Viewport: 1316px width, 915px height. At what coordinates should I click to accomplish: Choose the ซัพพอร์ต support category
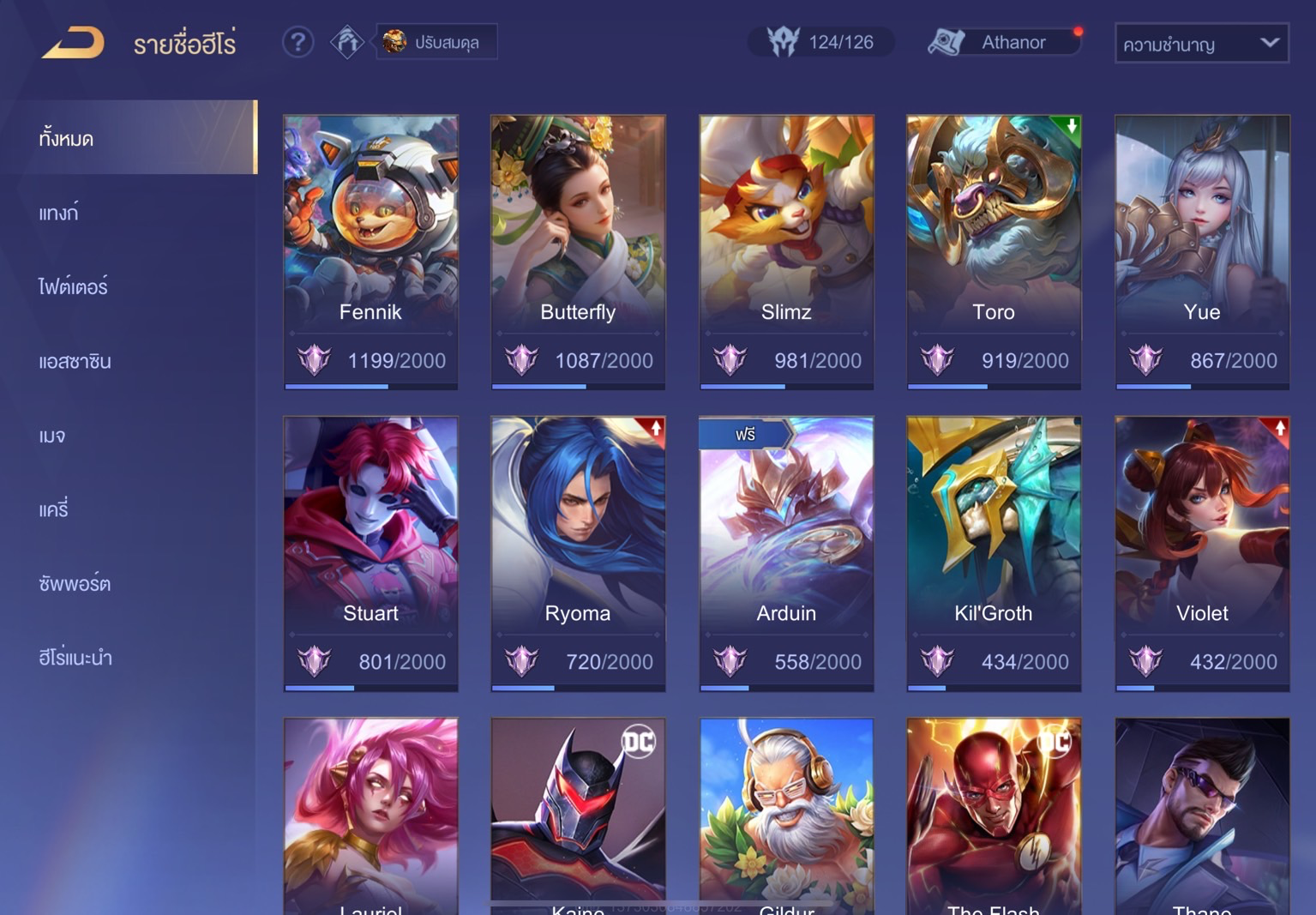point(75,583)
